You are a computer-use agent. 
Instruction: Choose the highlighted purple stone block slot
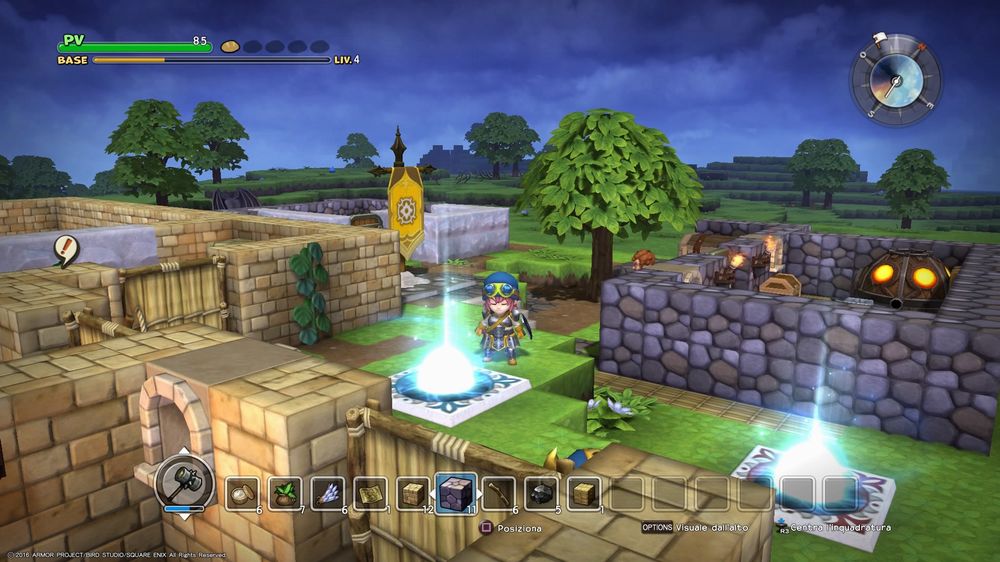(457, 493)
